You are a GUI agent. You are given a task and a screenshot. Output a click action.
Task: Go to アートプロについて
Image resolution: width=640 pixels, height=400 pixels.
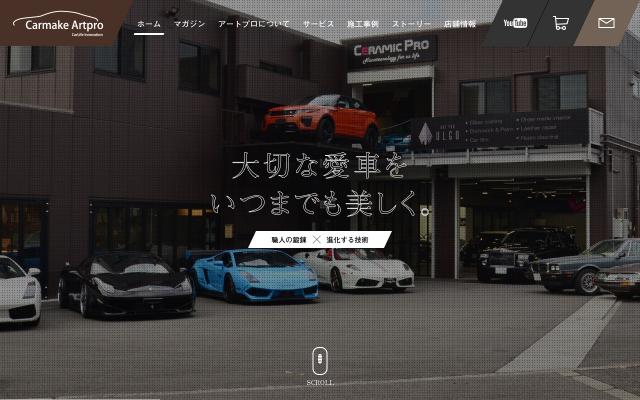254,23
